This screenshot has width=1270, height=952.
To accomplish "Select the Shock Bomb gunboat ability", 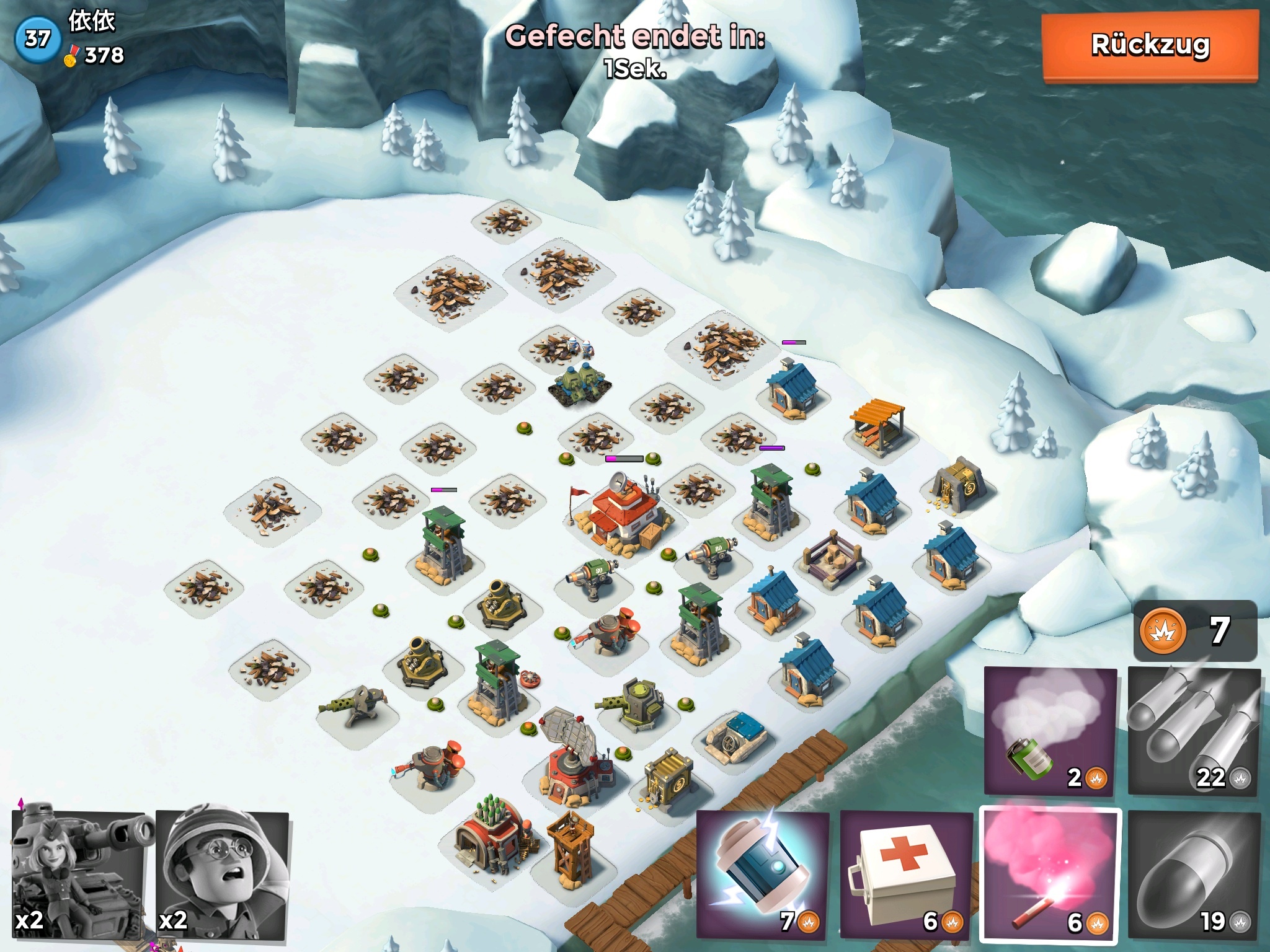I will pyautogui.click(x=763, y=875).
